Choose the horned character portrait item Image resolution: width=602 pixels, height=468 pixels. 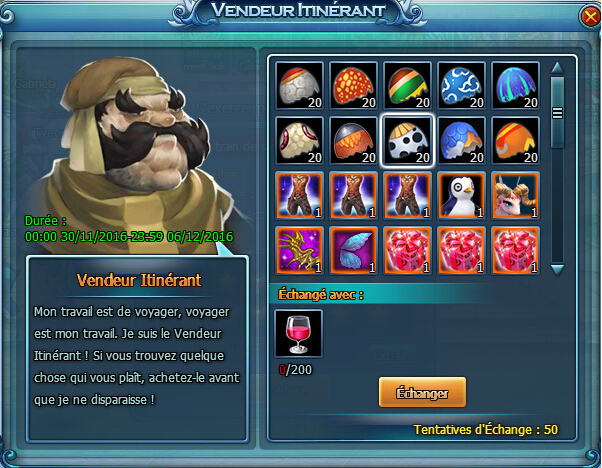click(x=516, y=195)
